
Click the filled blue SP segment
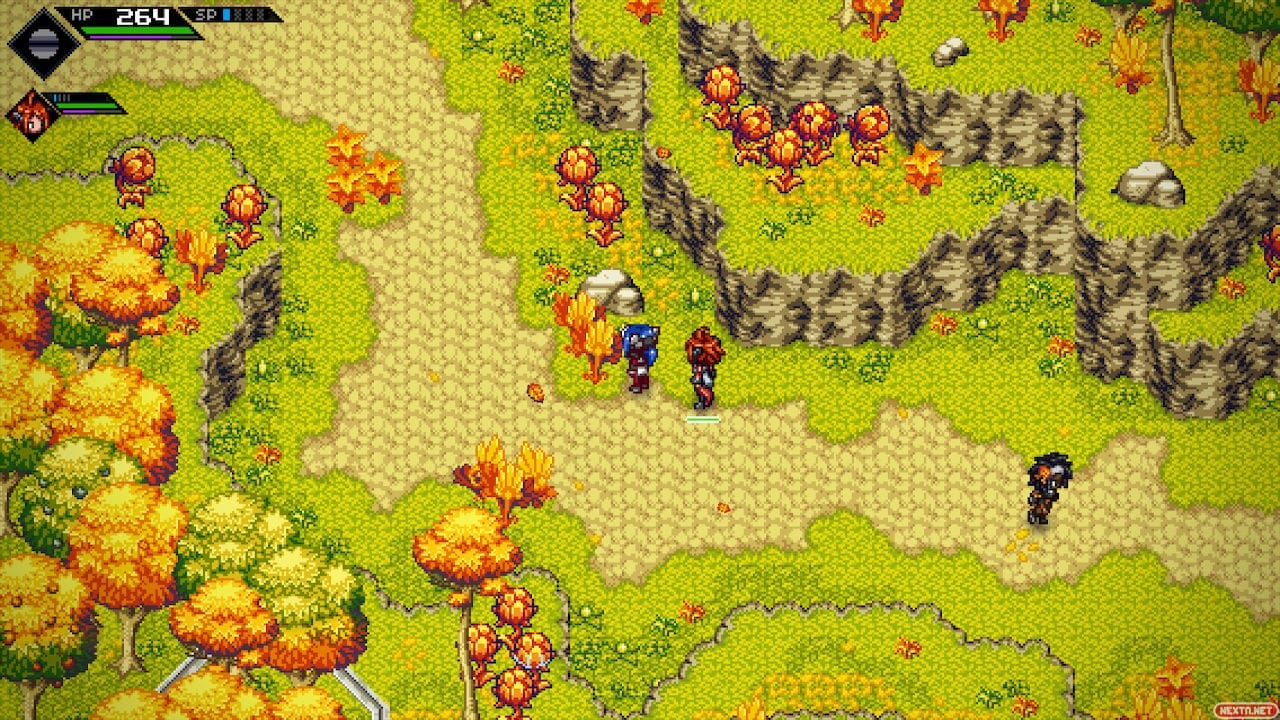[227, 15]
